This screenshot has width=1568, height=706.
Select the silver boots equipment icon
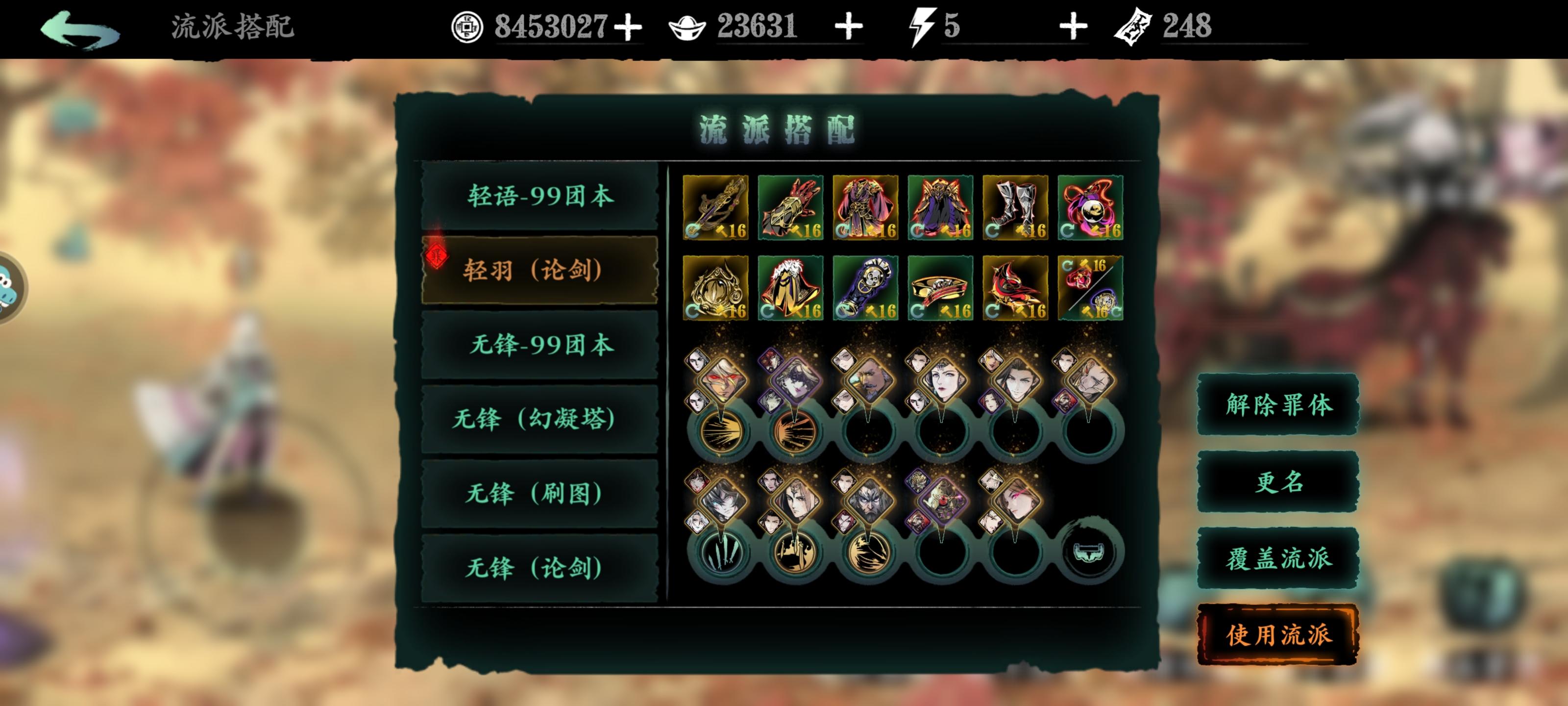[x=1015, y=208]
